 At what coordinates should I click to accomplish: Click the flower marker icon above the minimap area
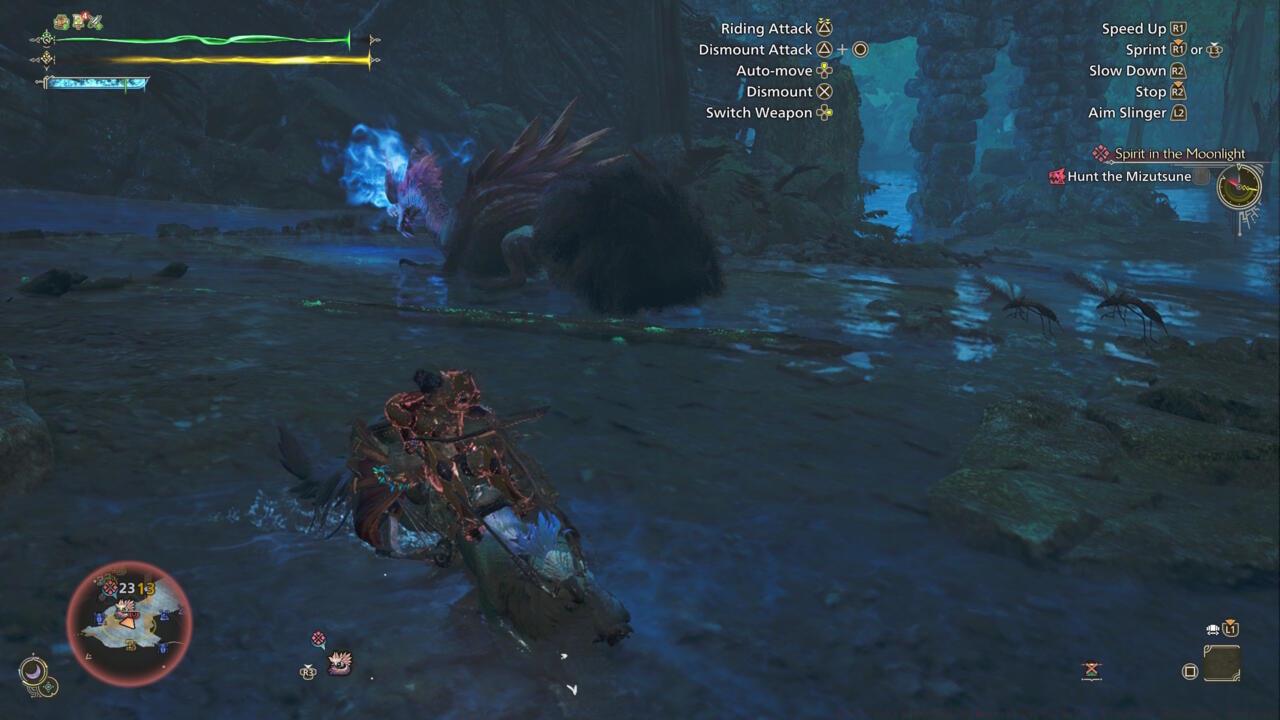click(x=318, y=638)
